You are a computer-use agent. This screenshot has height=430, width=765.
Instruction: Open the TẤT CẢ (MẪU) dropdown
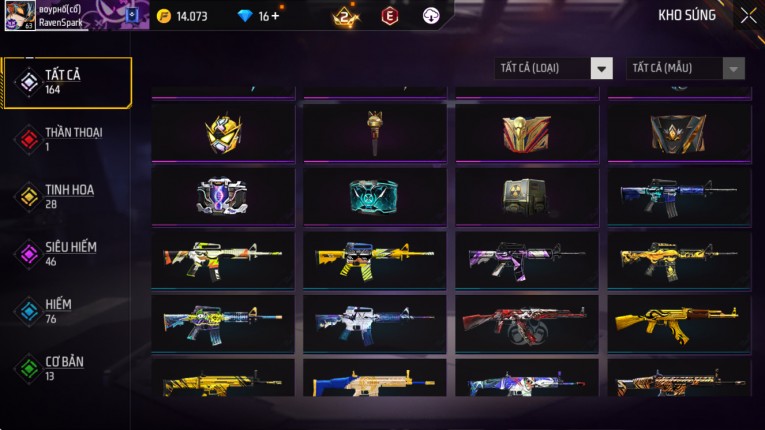point(686,68)
